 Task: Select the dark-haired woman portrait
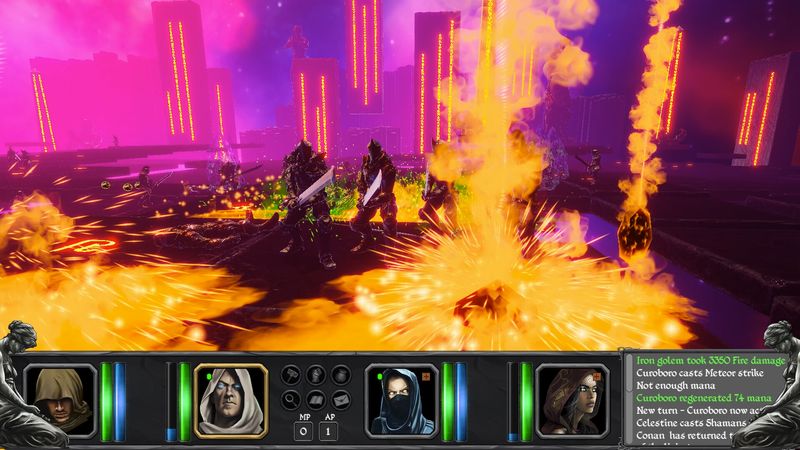pos(572,400)
